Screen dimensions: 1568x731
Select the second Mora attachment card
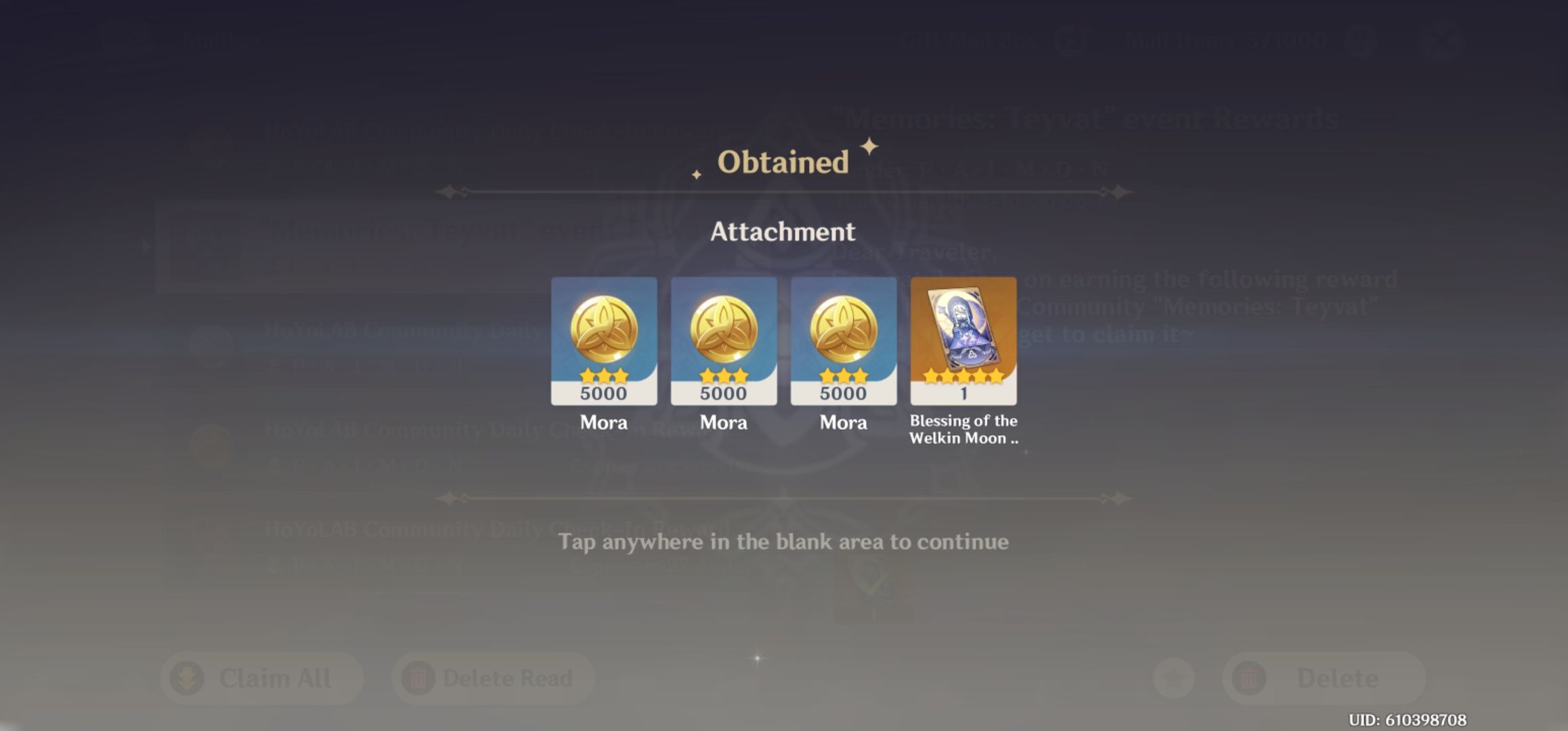(x=724, y=342)
